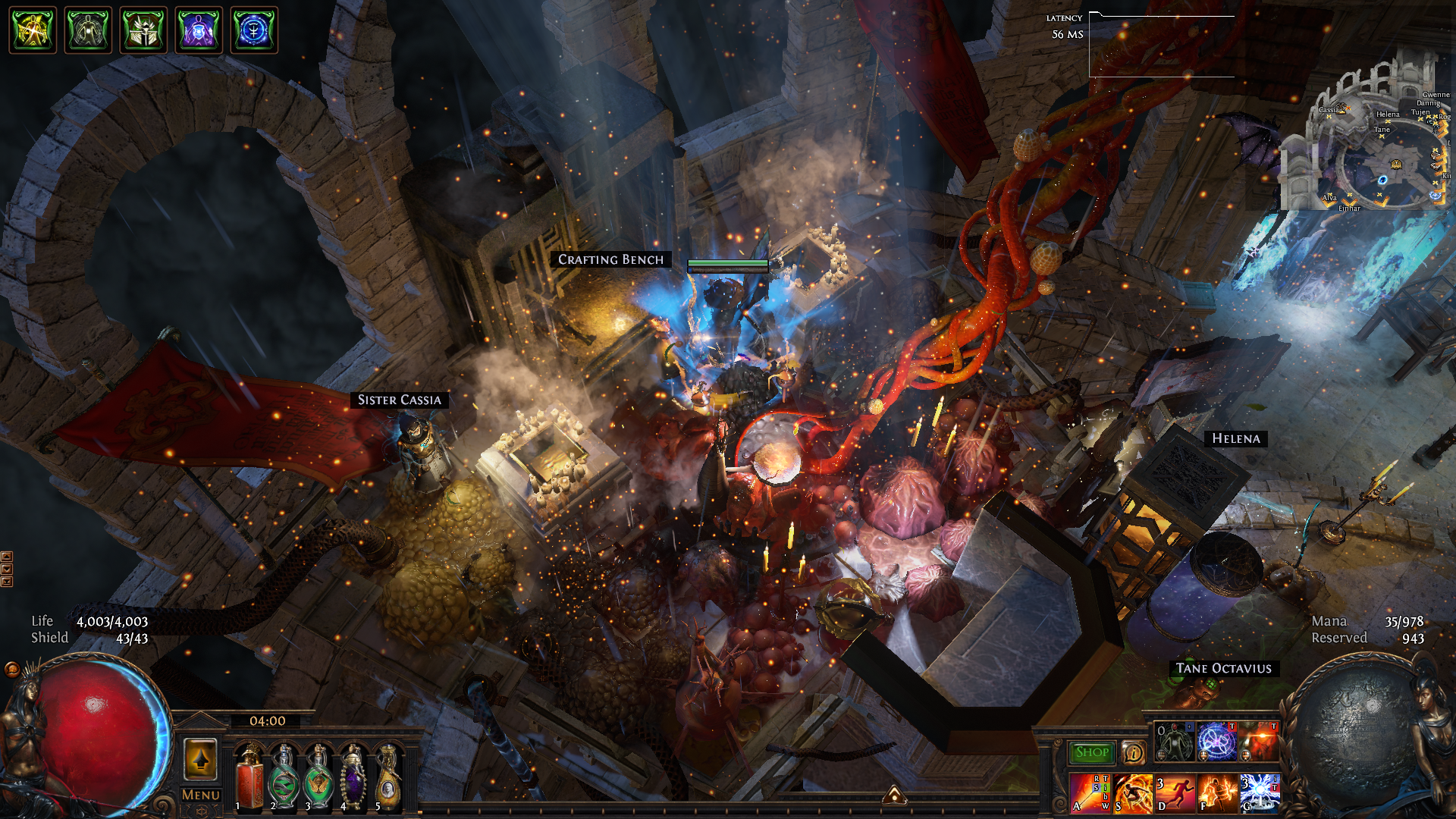This screenshot has width=1456, height=819.
Task: Activate the running figure skill bound to D
Action: coord(1175,792)
